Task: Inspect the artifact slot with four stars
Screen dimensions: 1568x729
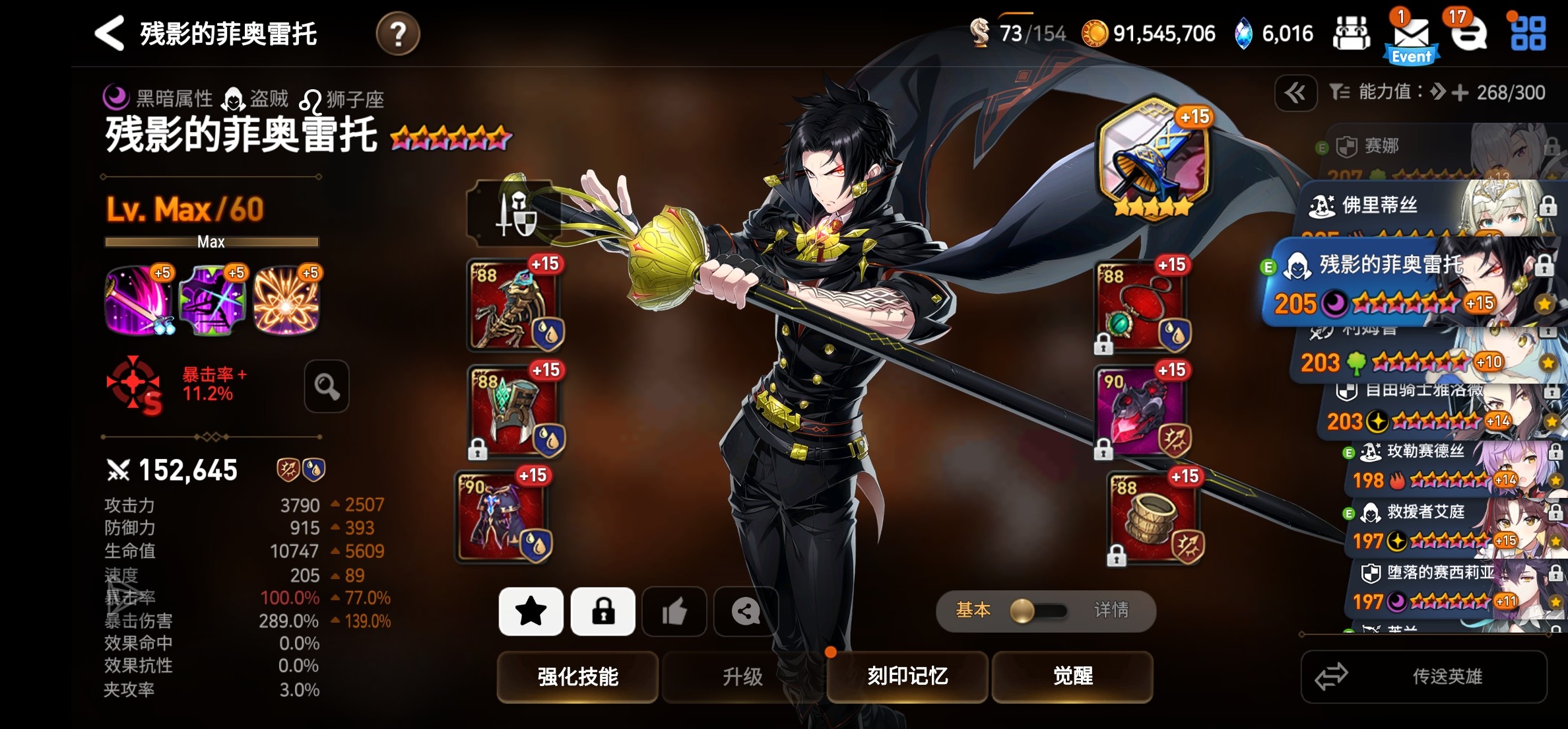Action: coord(1153,158)
